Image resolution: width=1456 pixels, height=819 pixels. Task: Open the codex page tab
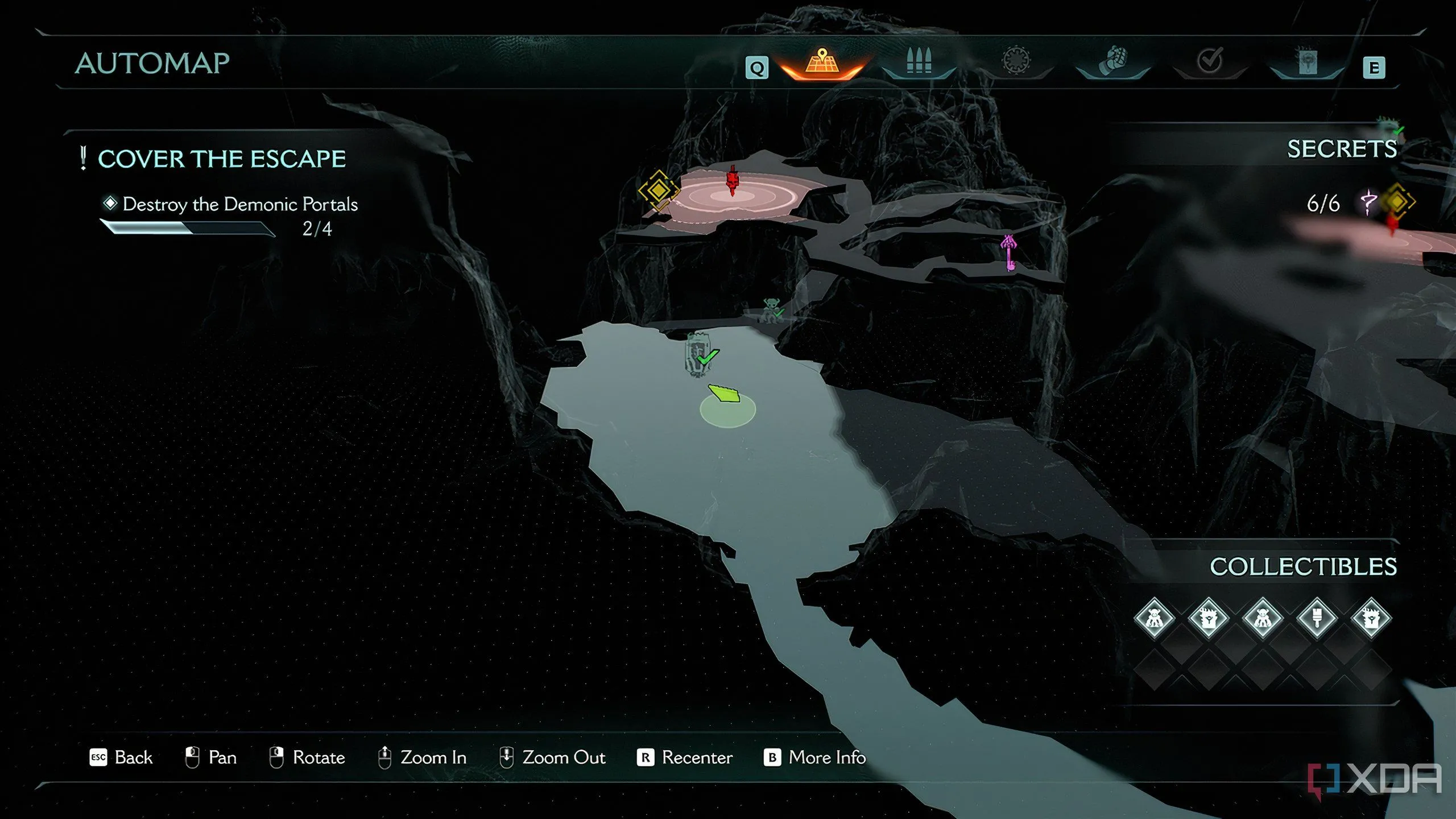(x=1306, y=61)
